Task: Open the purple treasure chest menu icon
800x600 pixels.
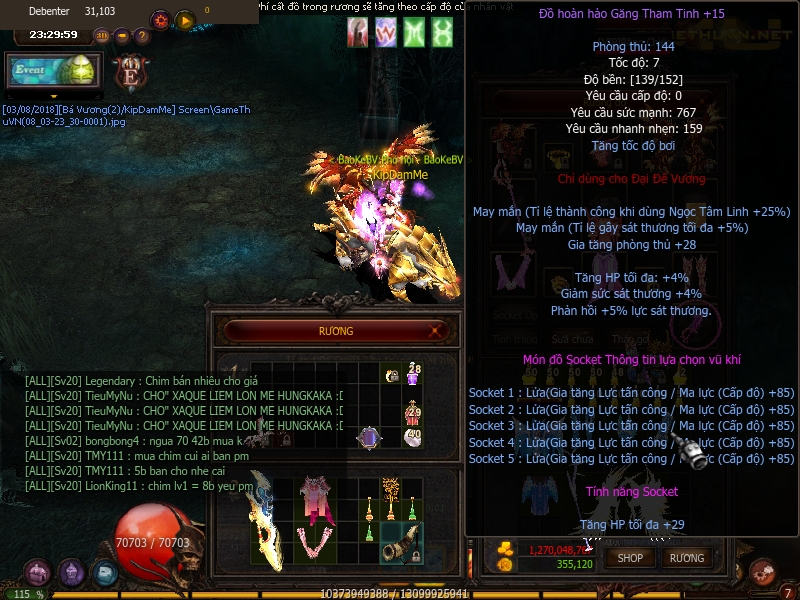Action: (x=37, y=573)
